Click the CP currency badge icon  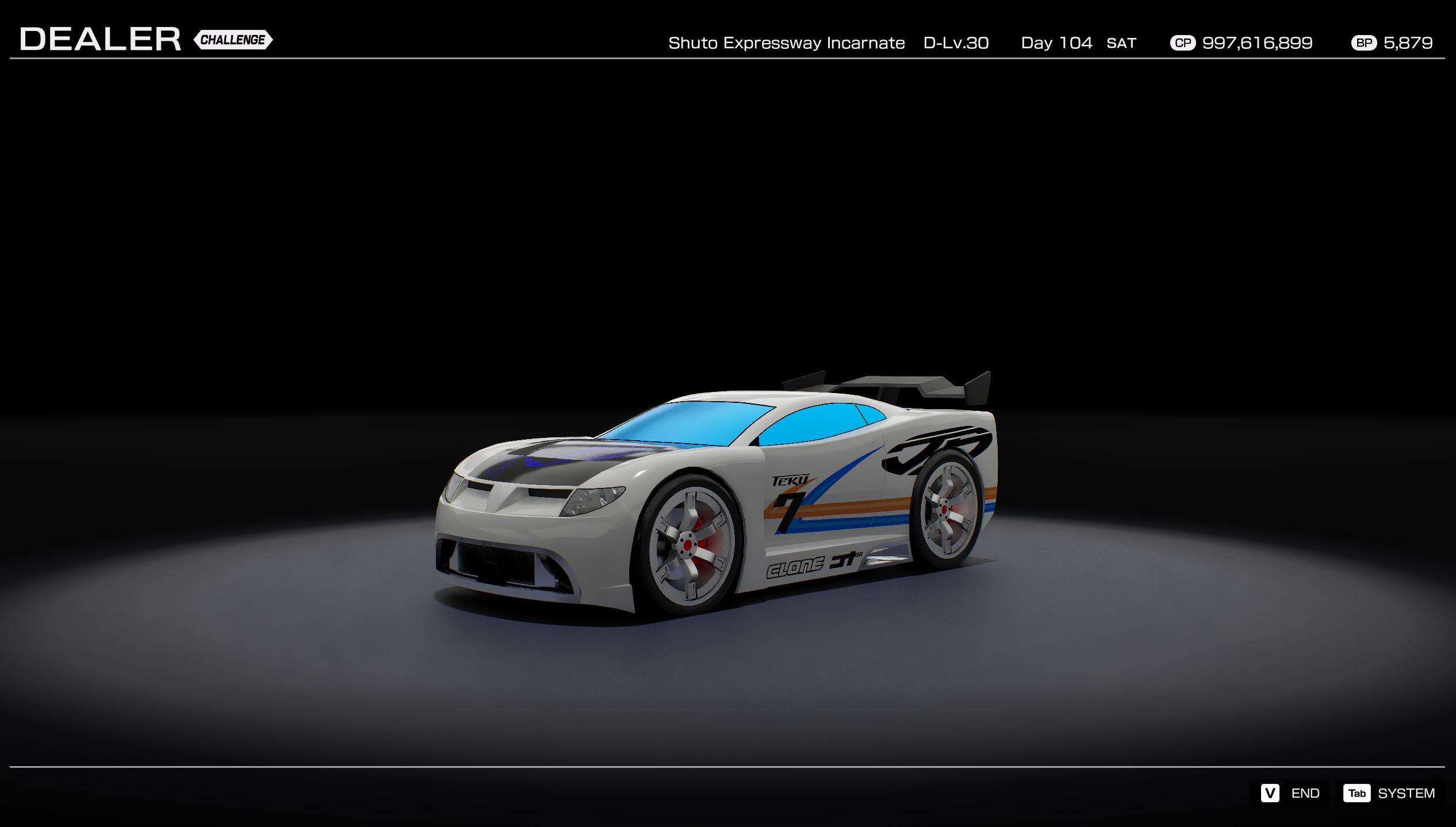pyautogui.click(x=1183, y=43)
